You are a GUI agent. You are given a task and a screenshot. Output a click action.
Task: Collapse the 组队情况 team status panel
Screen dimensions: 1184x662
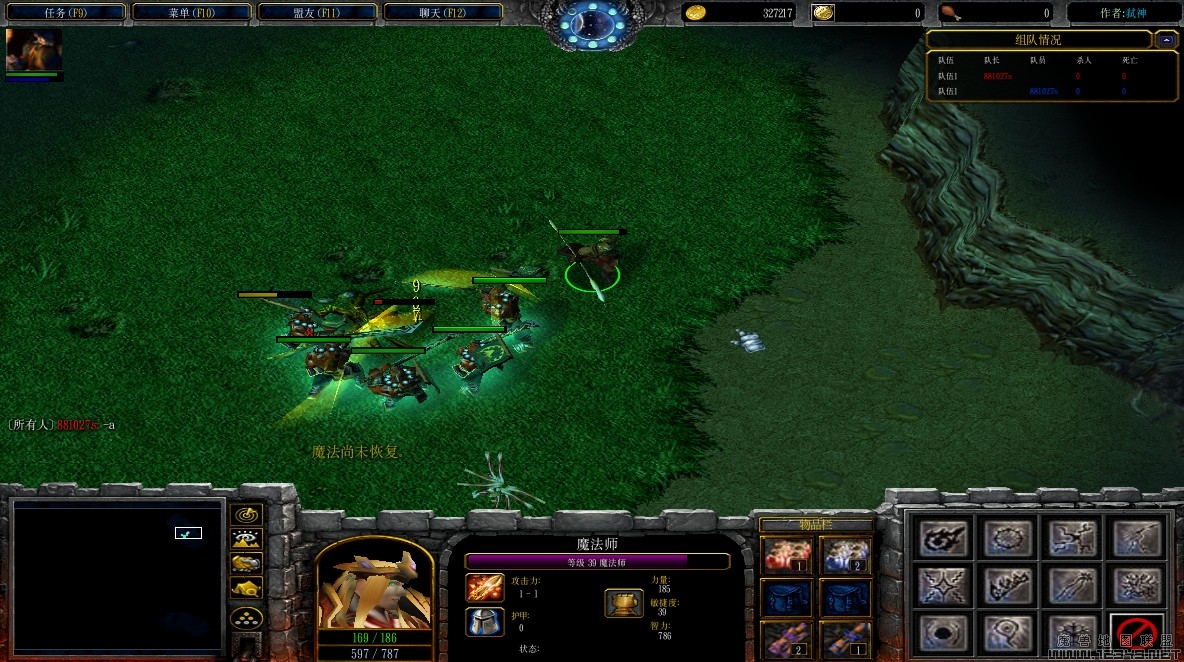tap(1166, 40)
